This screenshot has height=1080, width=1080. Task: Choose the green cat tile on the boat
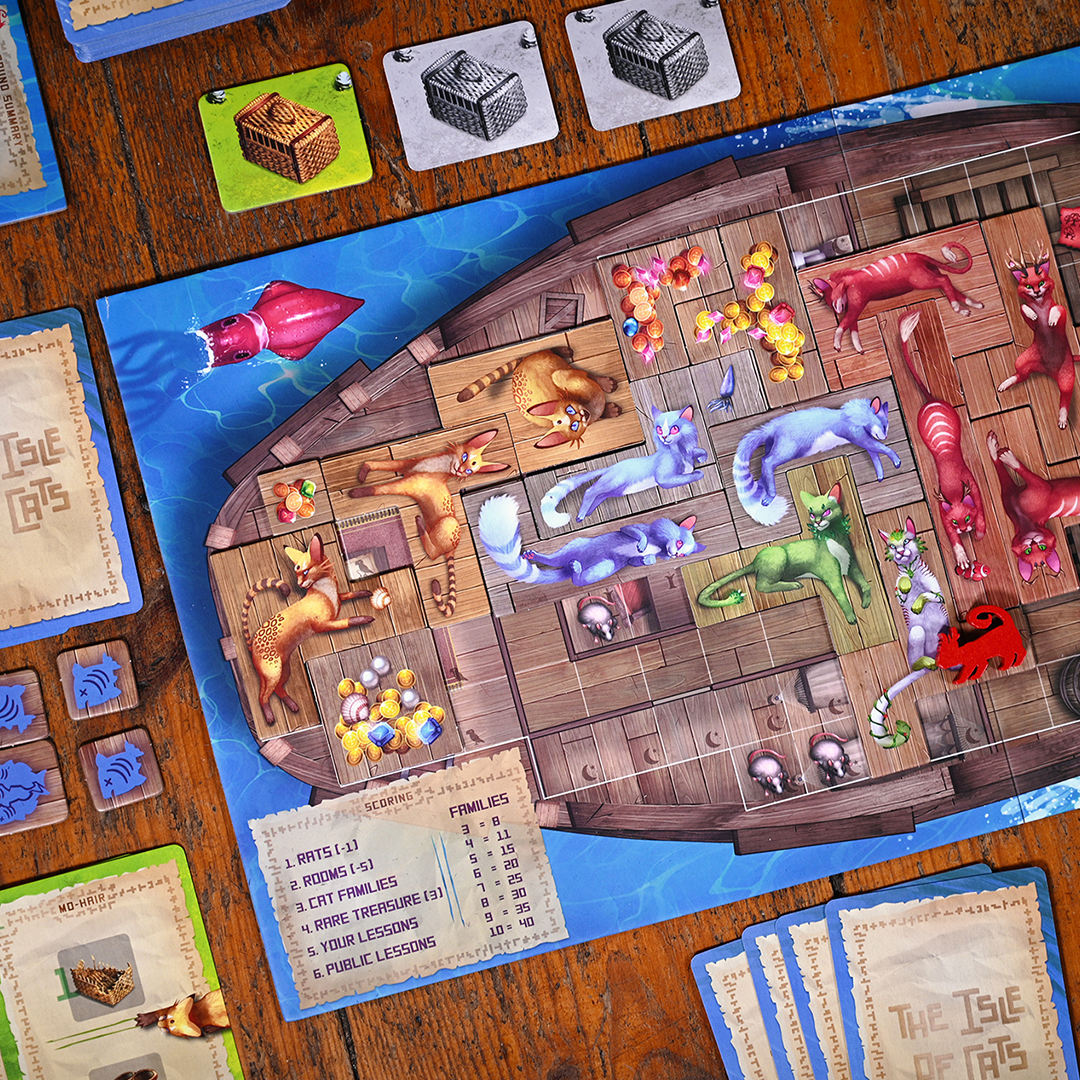790,562
